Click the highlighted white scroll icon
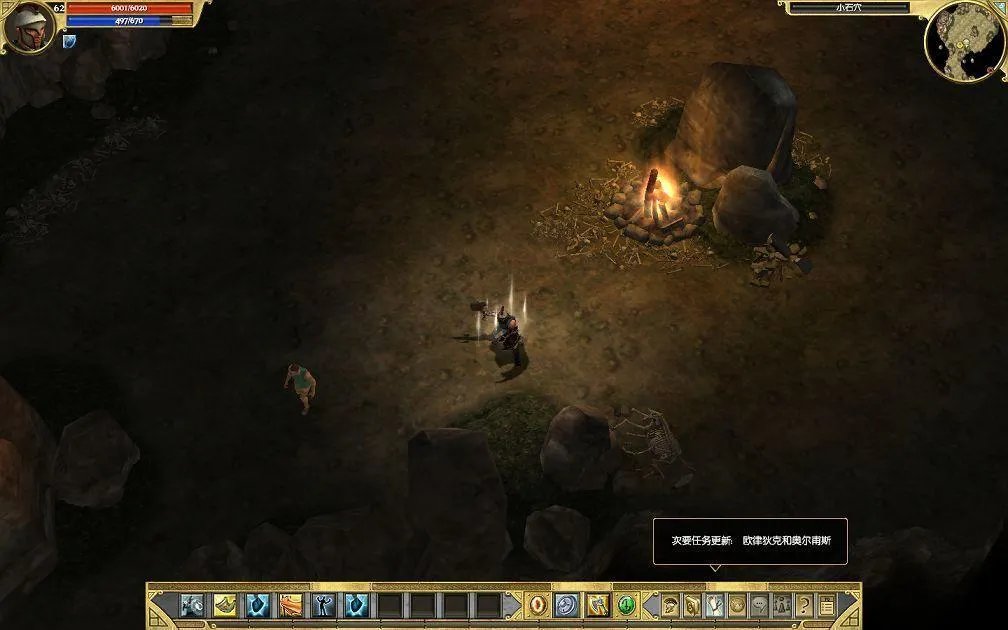1008x630 pixels. 715,605
